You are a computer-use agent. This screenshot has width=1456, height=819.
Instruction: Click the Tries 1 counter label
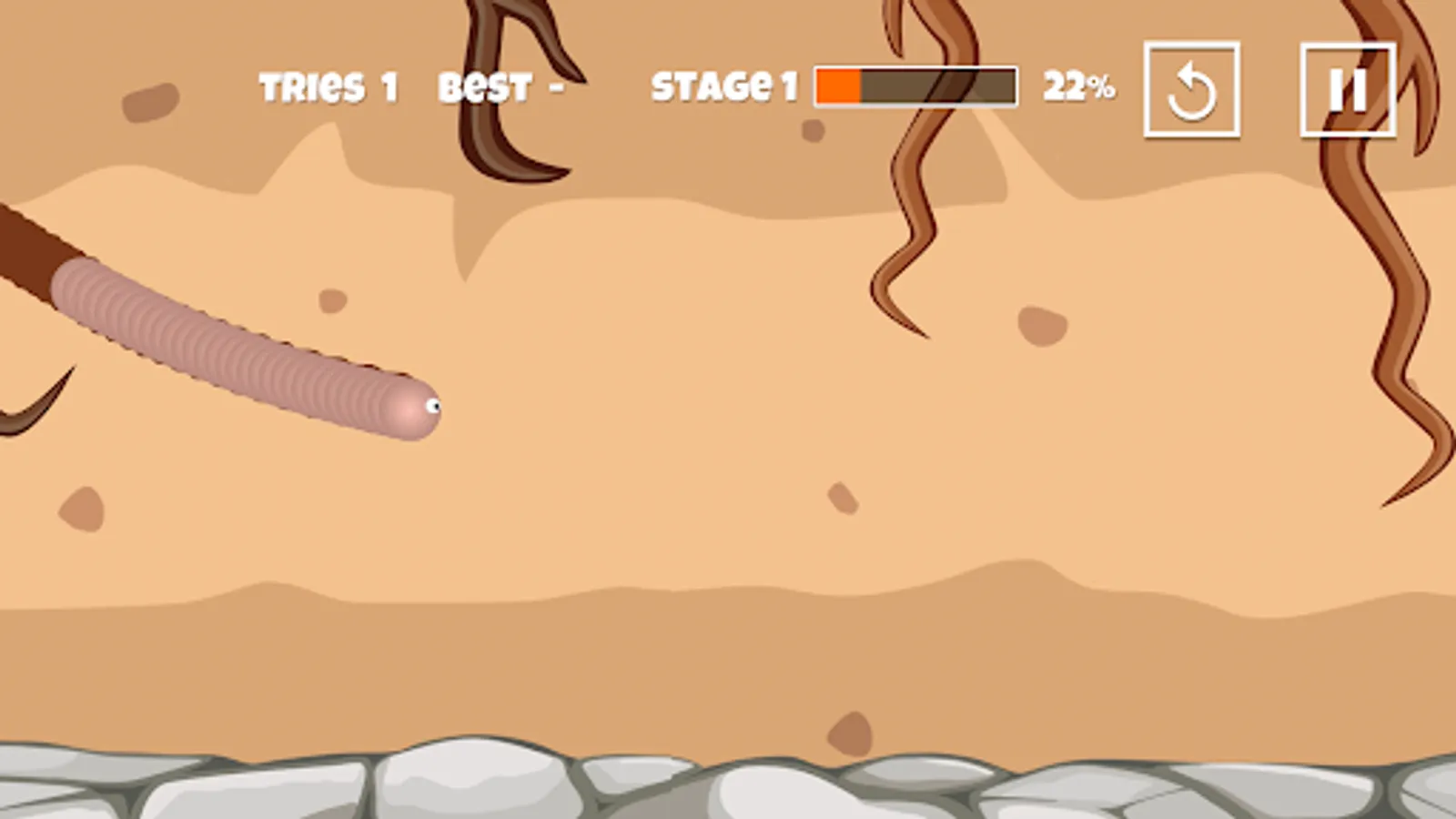(328, 86)
